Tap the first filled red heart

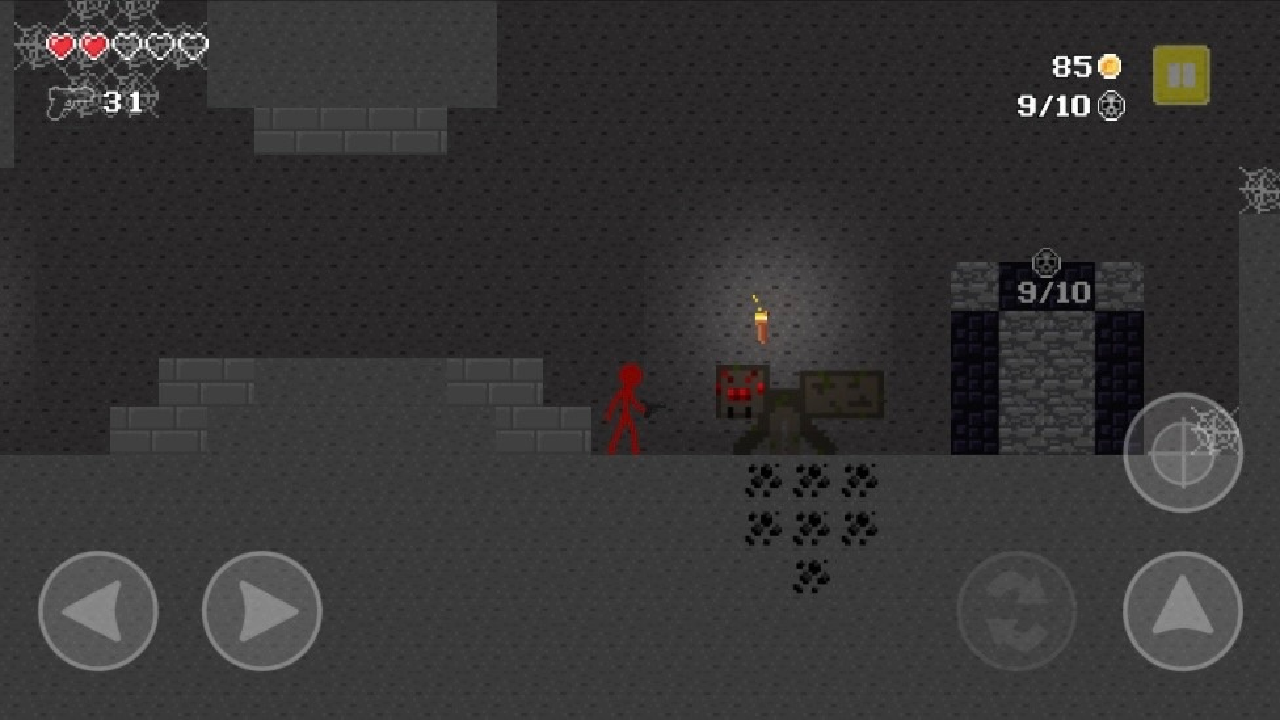point(58,44)
